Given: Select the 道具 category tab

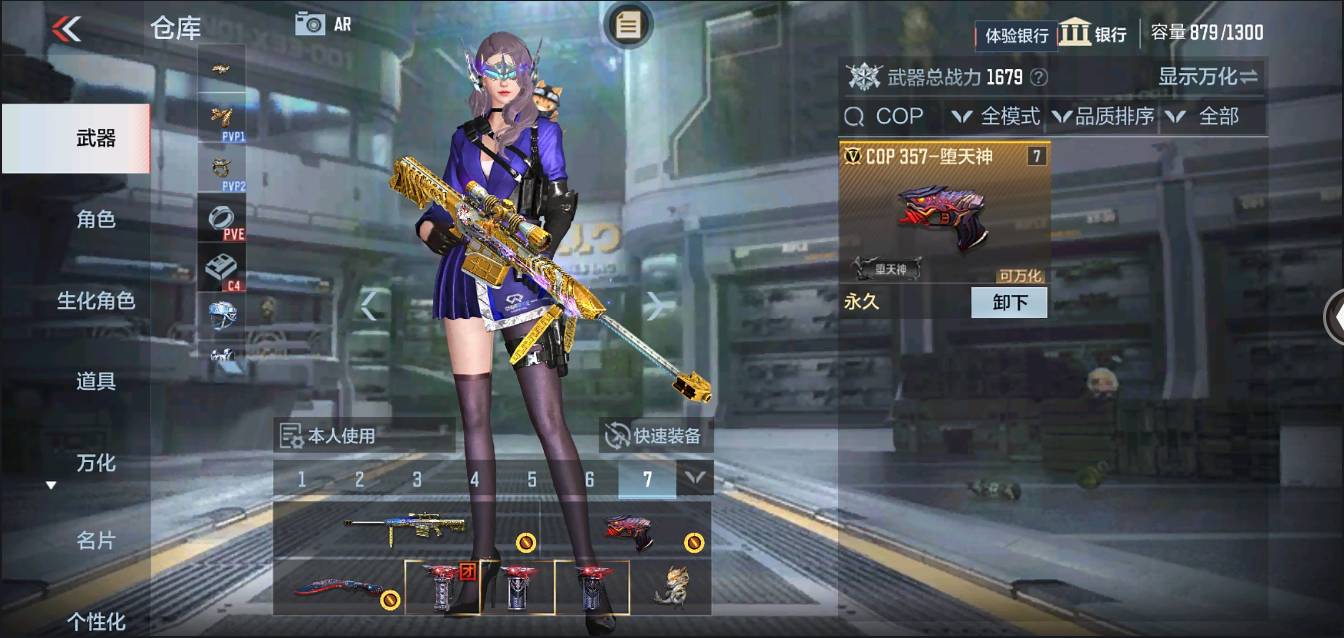Looking at the screenshot, I should point(96,381).
